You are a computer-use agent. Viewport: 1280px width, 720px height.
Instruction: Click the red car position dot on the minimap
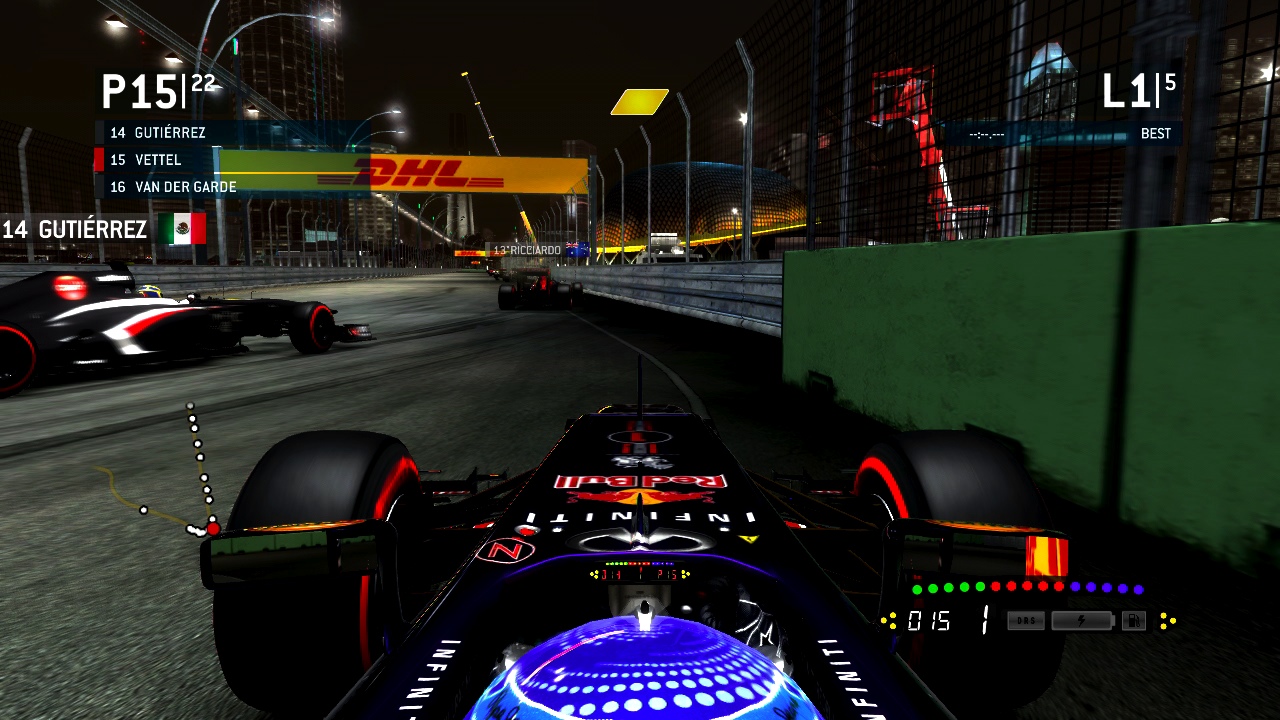pos(213,527)
